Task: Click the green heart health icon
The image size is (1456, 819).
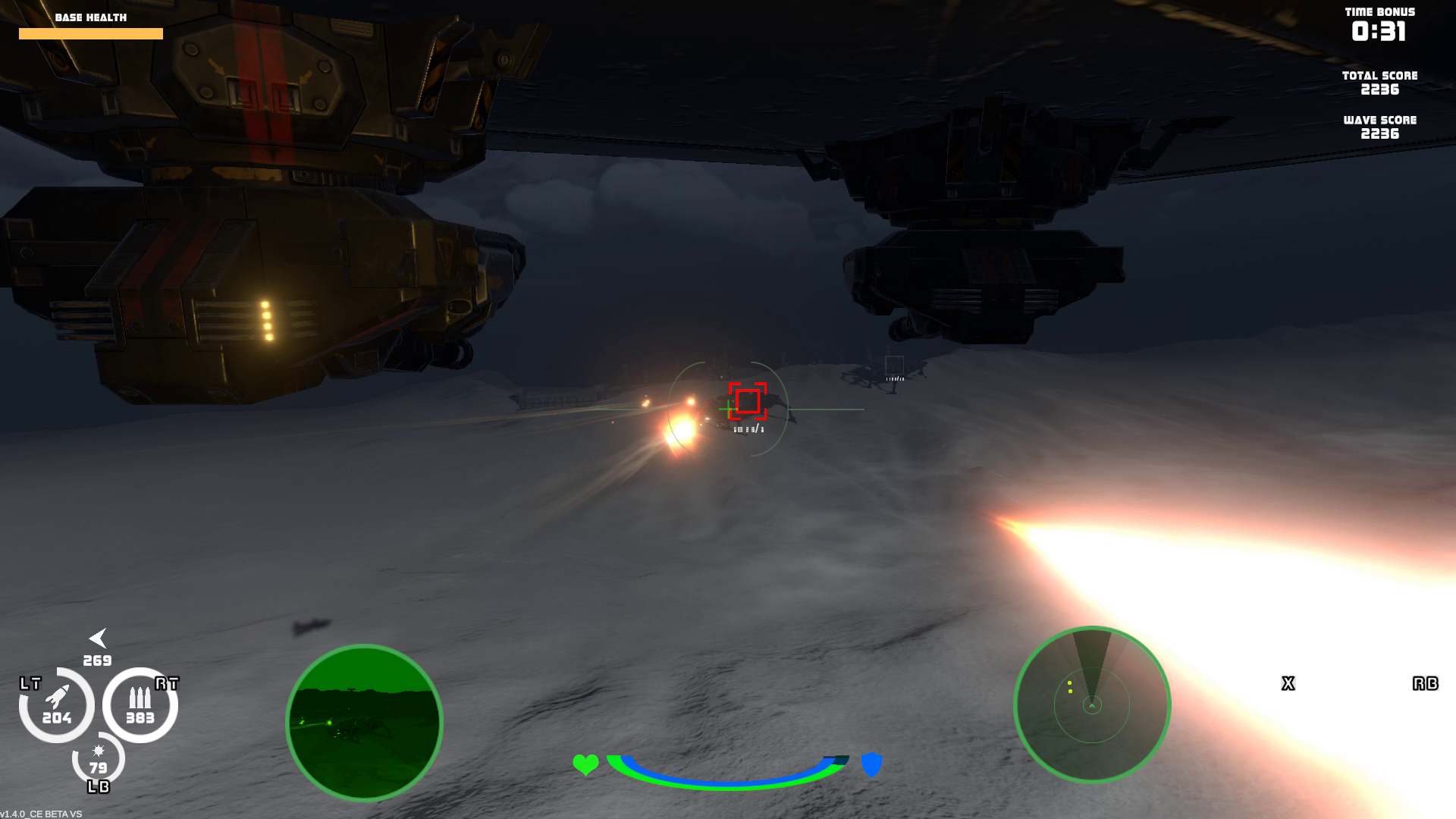Action: pyautogui.click(x=585, y=764)
